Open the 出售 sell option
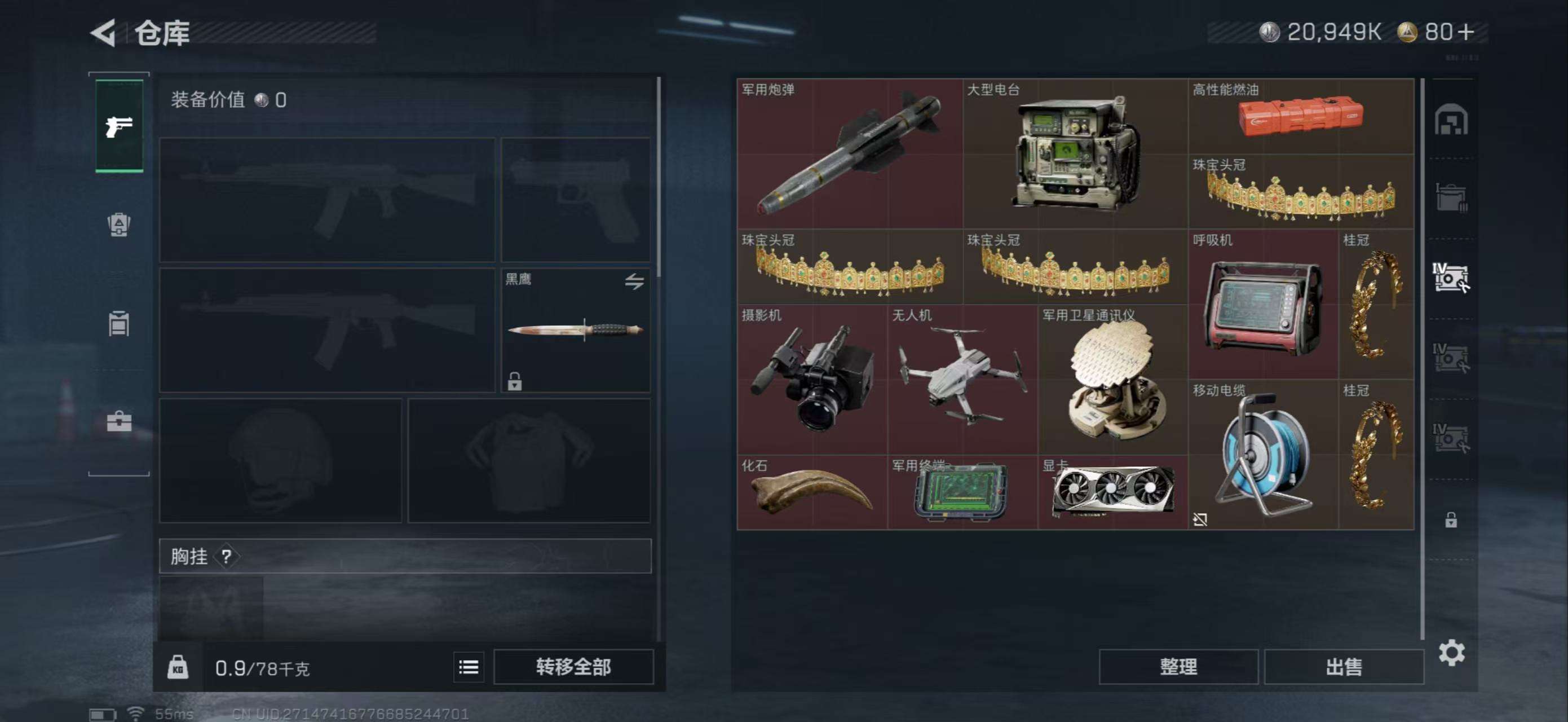Image resolution: width=1568 pixels, height=722 pixels. click(1344, 667)
